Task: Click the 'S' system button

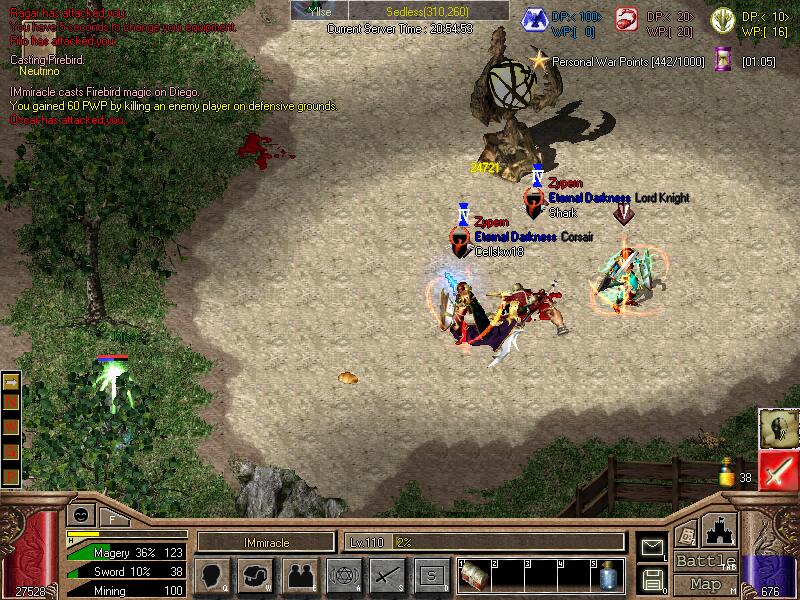Action: click(429, 575)
